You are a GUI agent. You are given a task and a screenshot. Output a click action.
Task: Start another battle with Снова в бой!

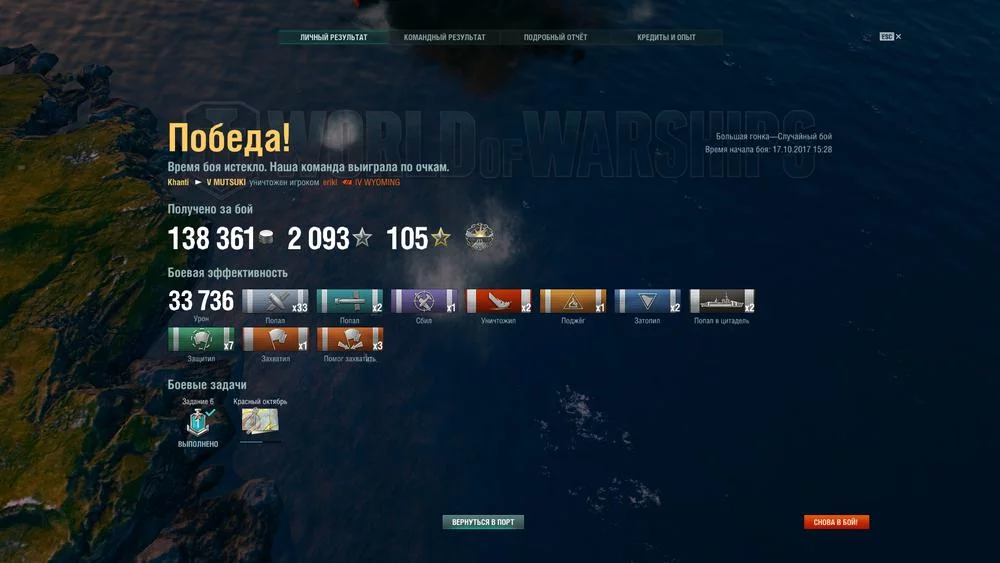[836, 522]
